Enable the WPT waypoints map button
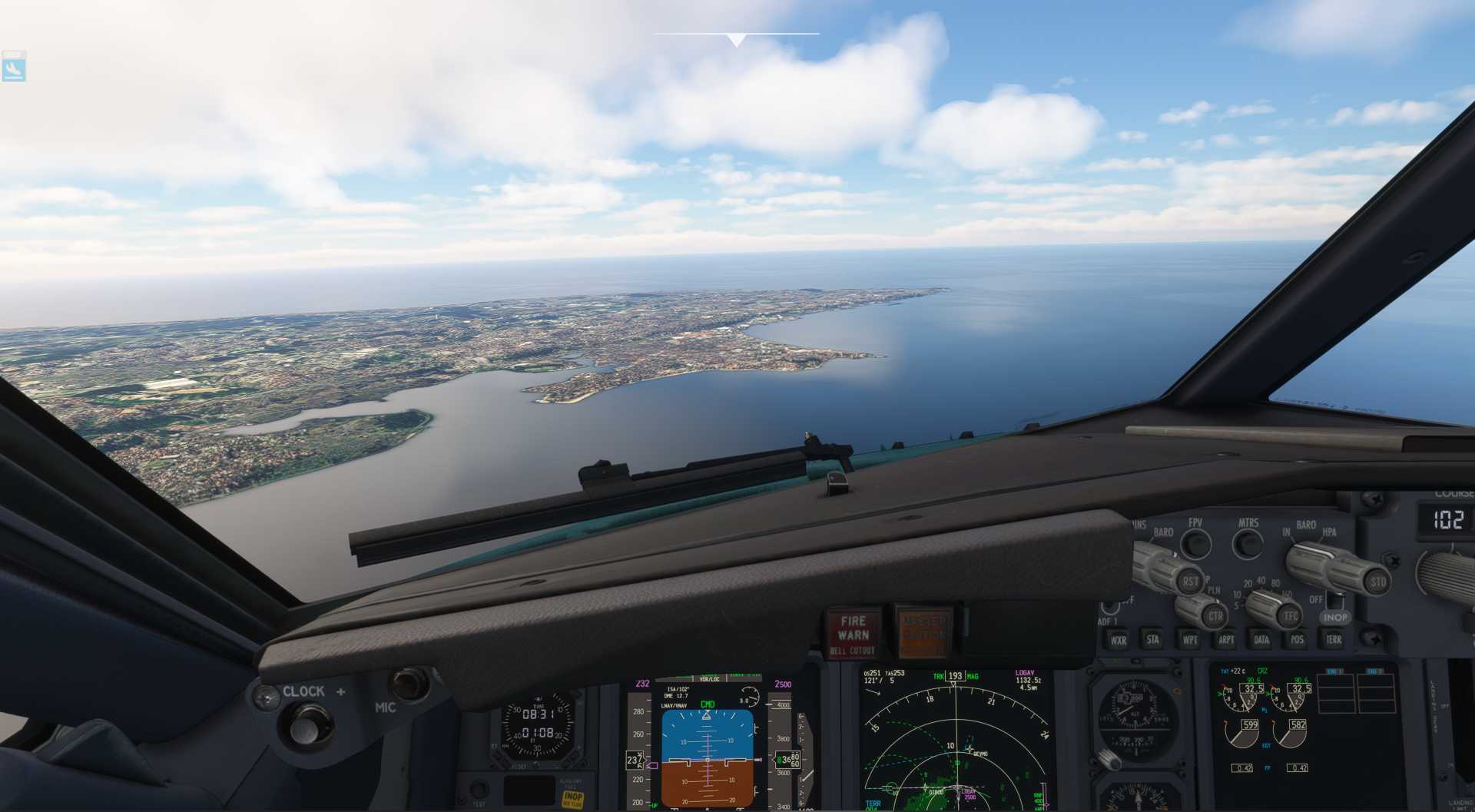The height and width of the screenshot is (812, 1475). pos(1190,639)
